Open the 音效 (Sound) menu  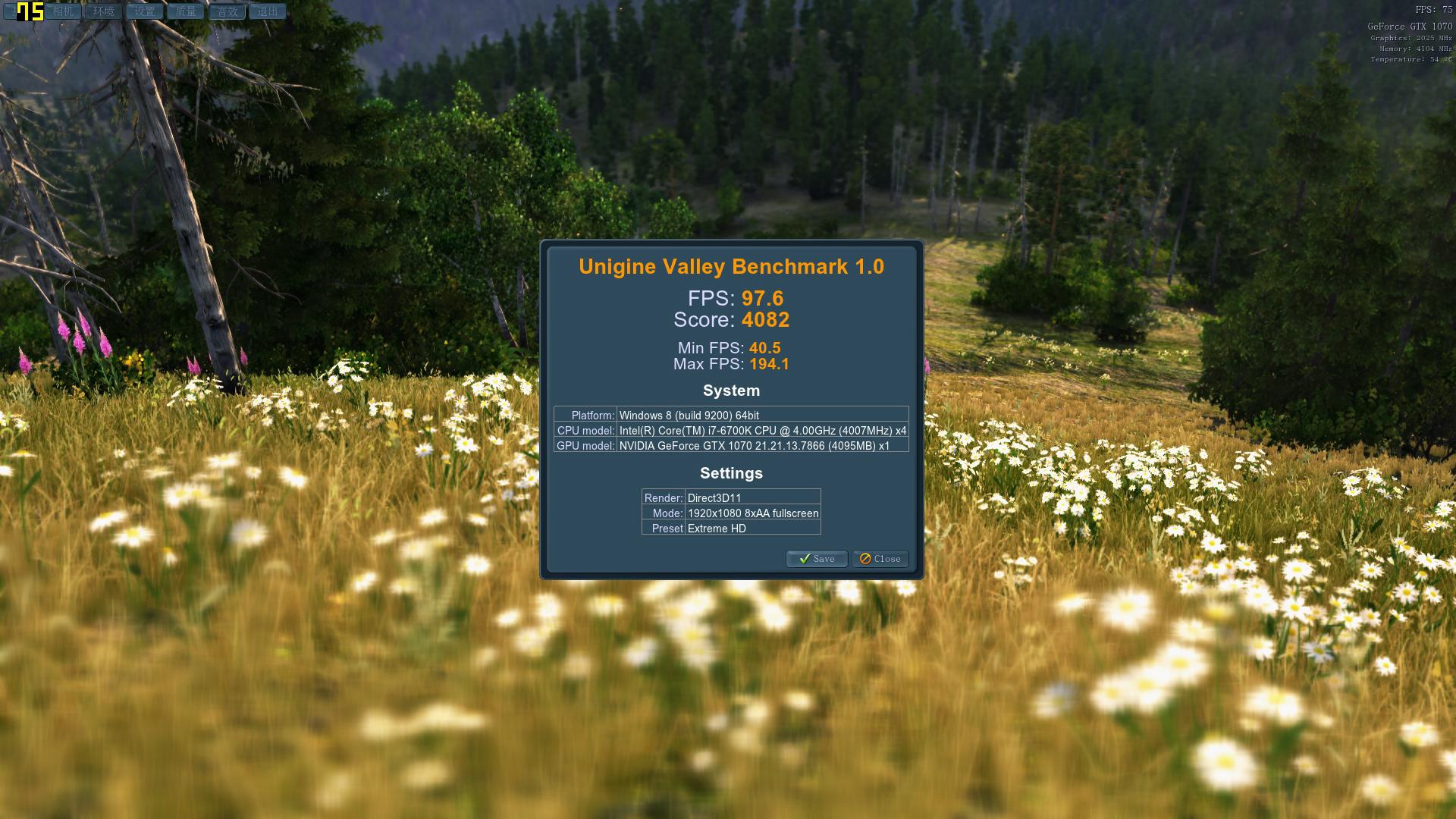(227, 11)
